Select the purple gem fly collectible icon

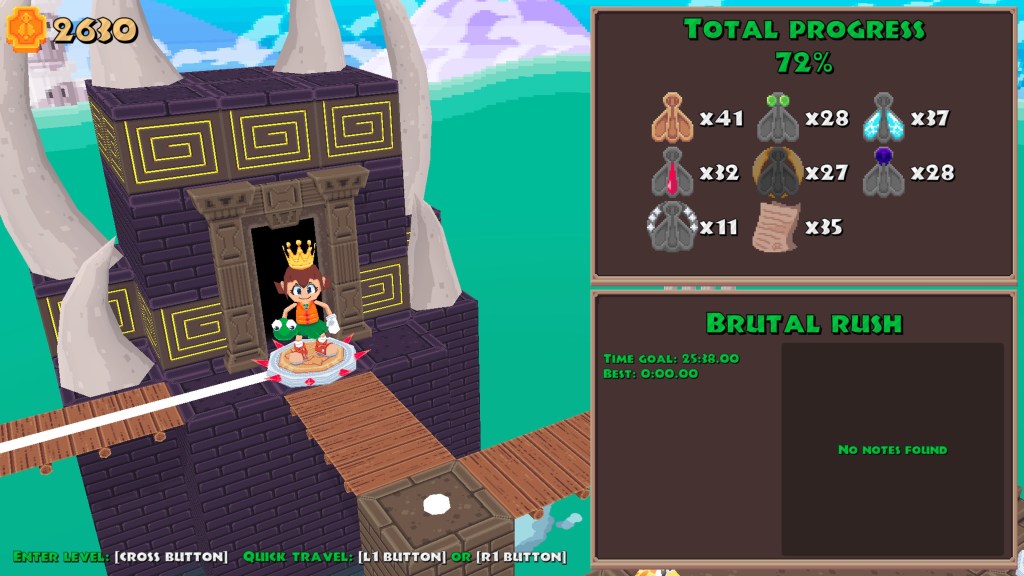(x=883, y=173)
